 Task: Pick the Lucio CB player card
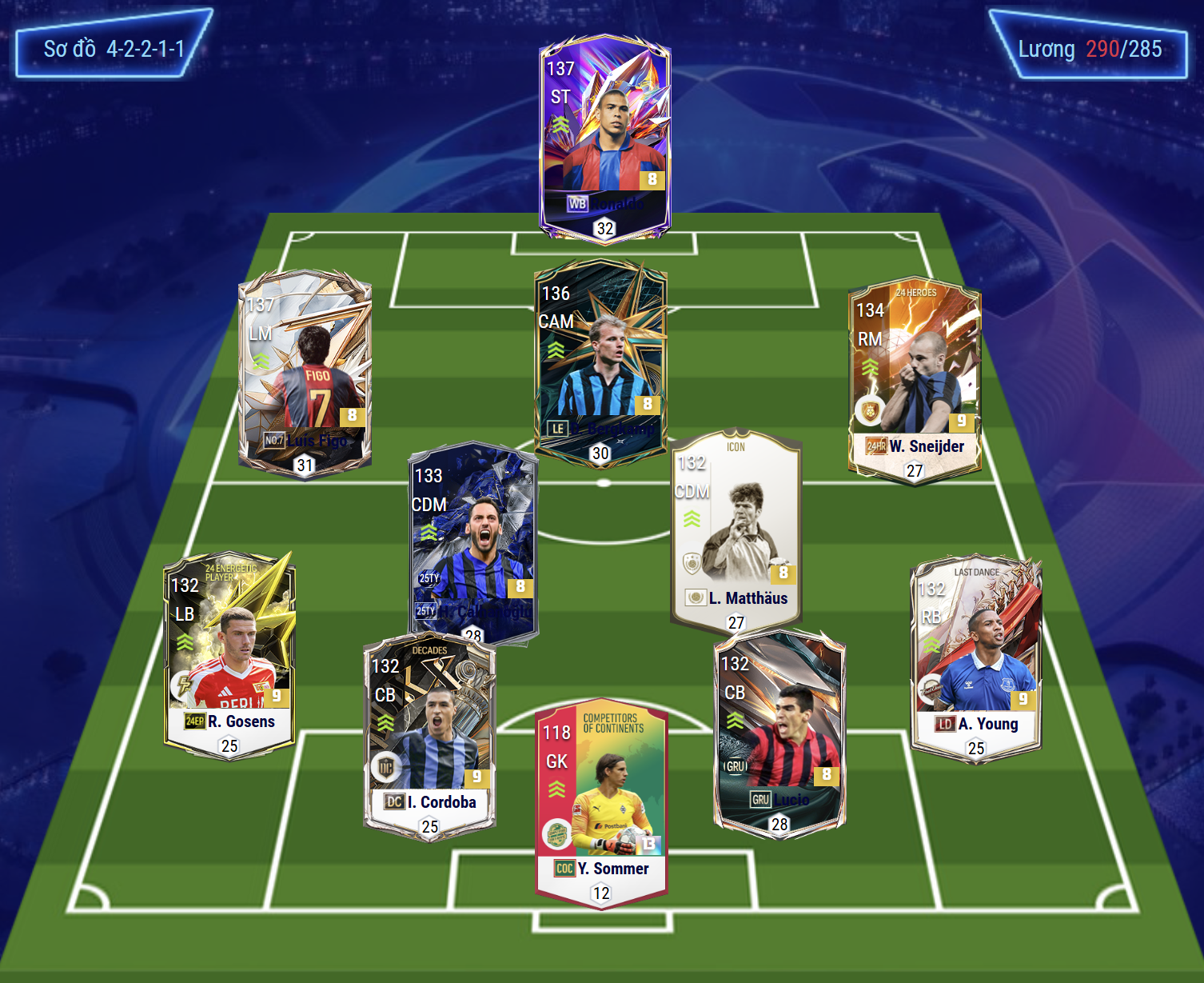[779, 732]
